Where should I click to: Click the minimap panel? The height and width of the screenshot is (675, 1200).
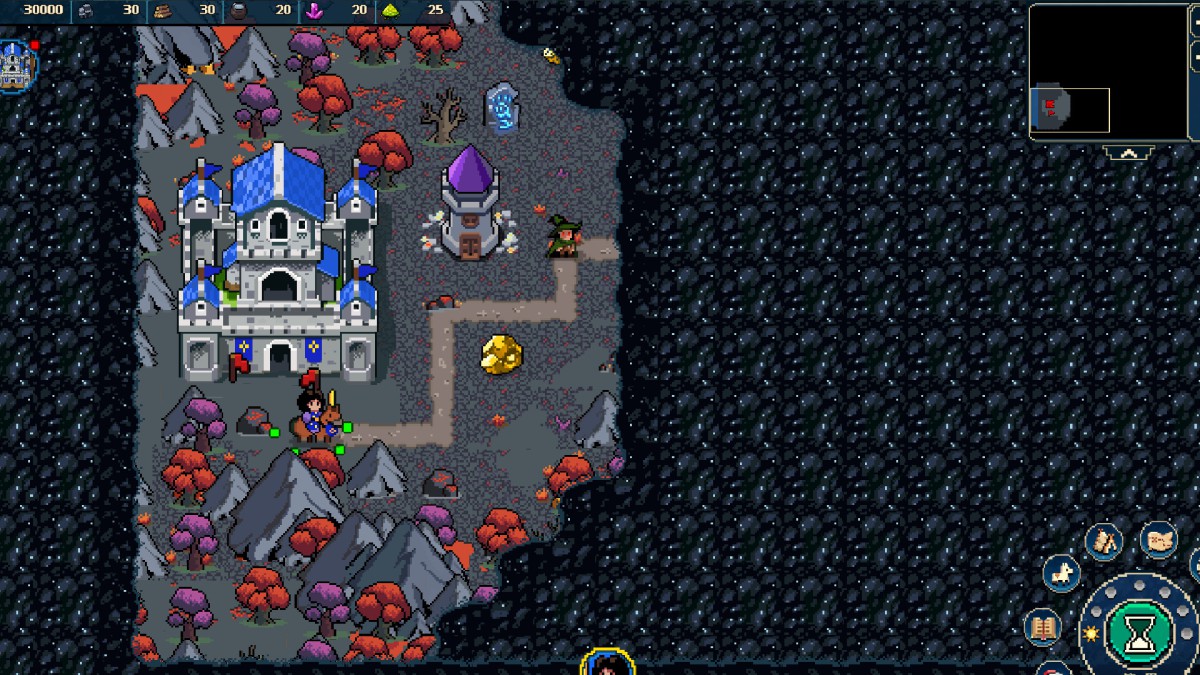coord(1108,72)
